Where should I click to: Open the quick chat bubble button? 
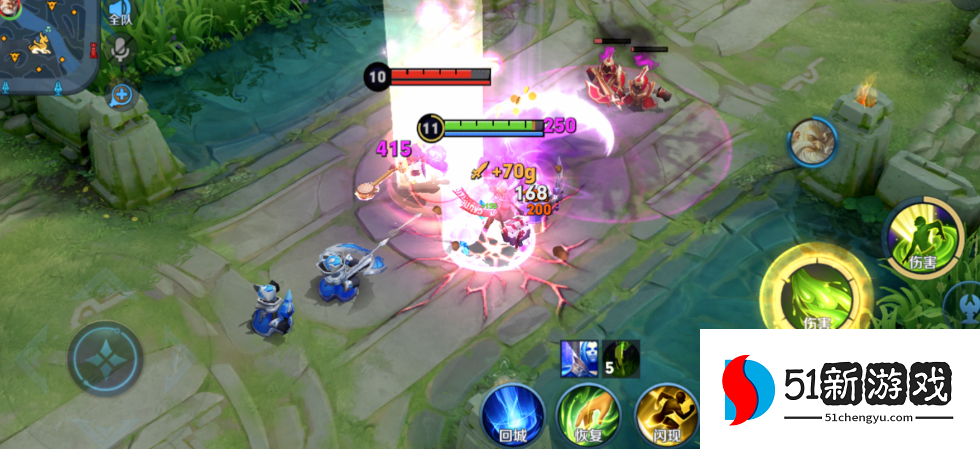tap(122, 95)
